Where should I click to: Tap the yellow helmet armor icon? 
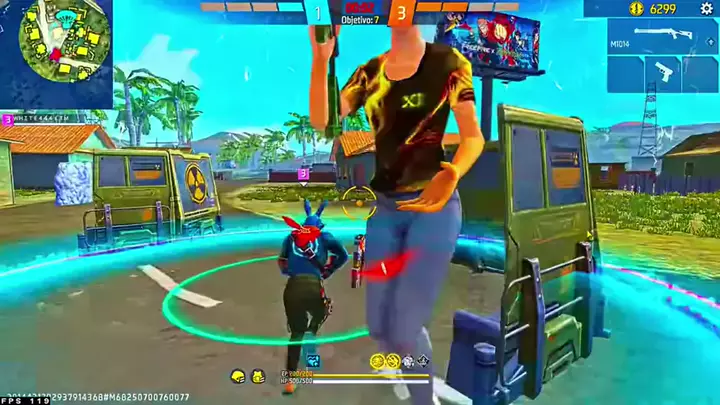238,376
